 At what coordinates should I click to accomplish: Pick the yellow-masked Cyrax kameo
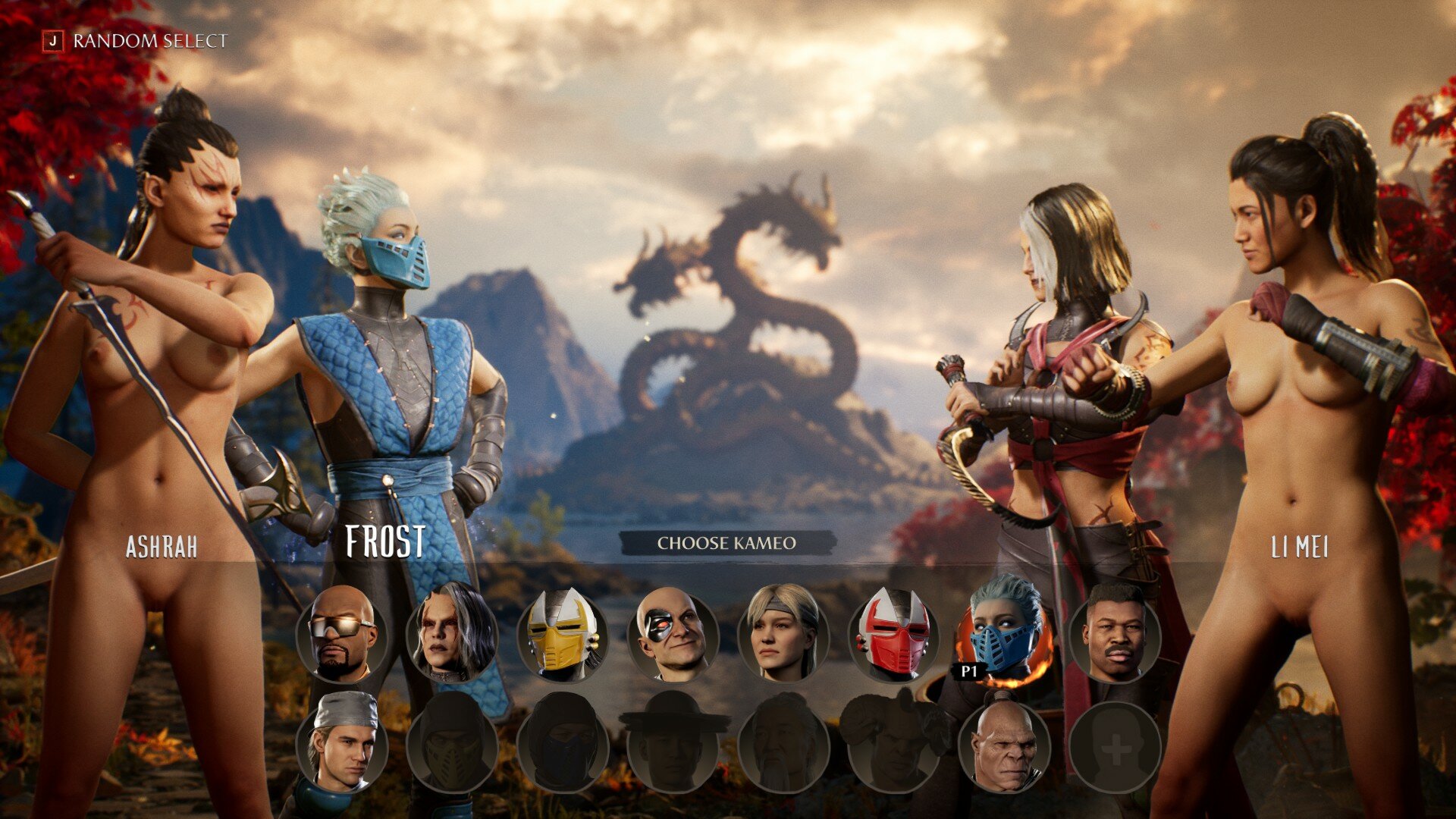coord(562,634)
